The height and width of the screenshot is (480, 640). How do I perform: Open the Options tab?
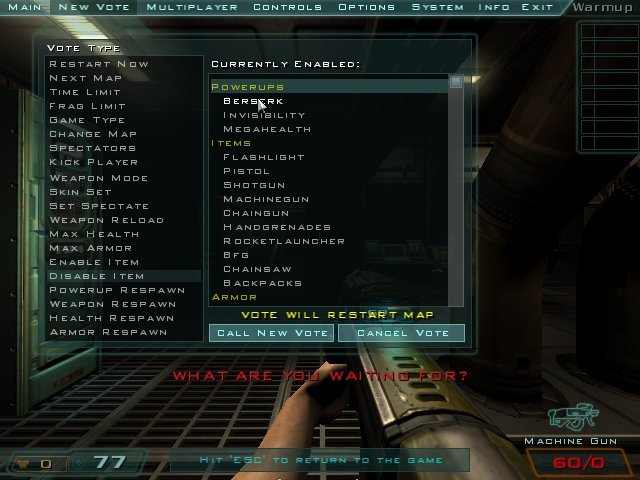366,7
